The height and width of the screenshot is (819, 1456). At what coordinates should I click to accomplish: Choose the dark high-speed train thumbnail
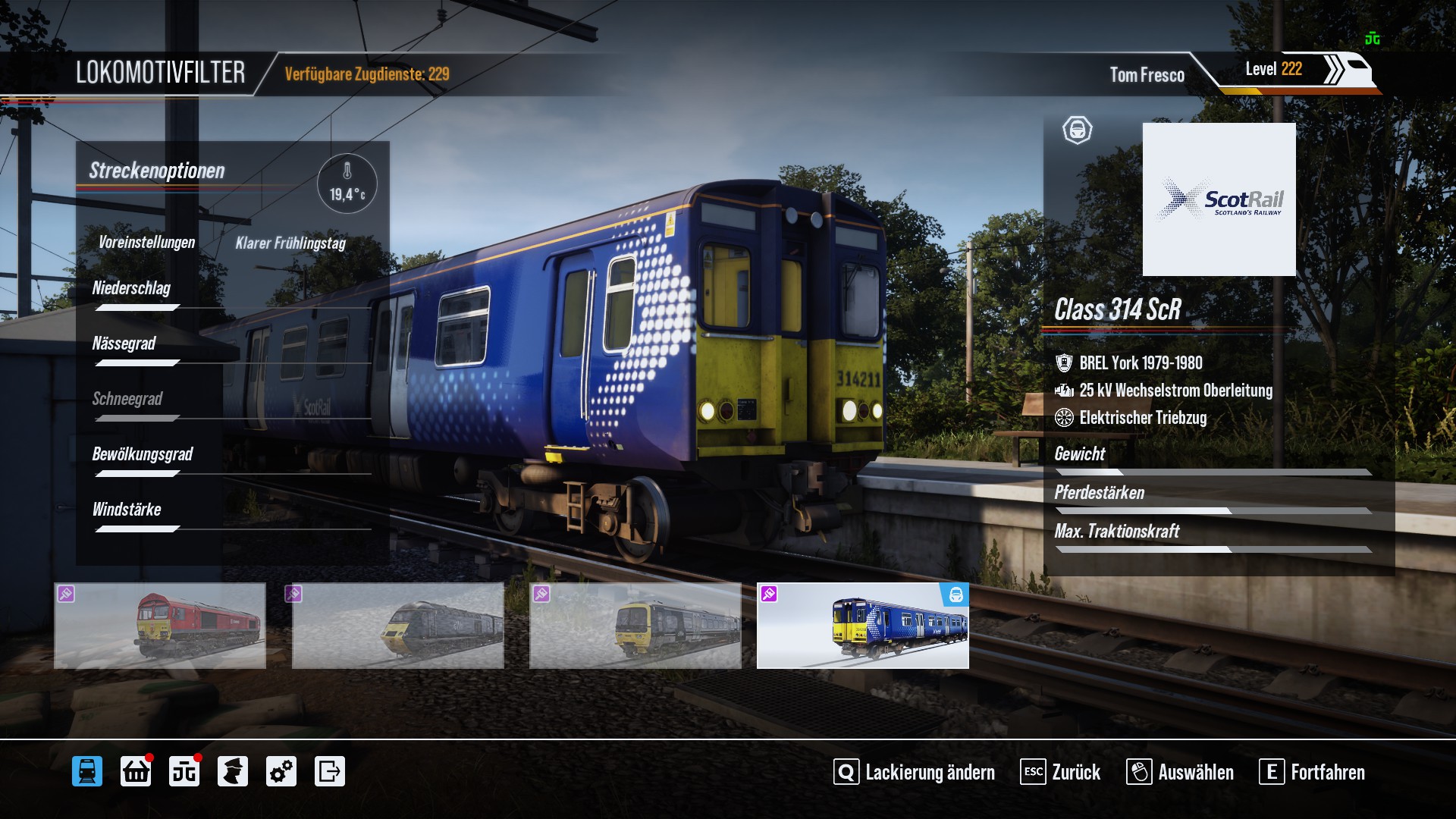coord(398,626)
